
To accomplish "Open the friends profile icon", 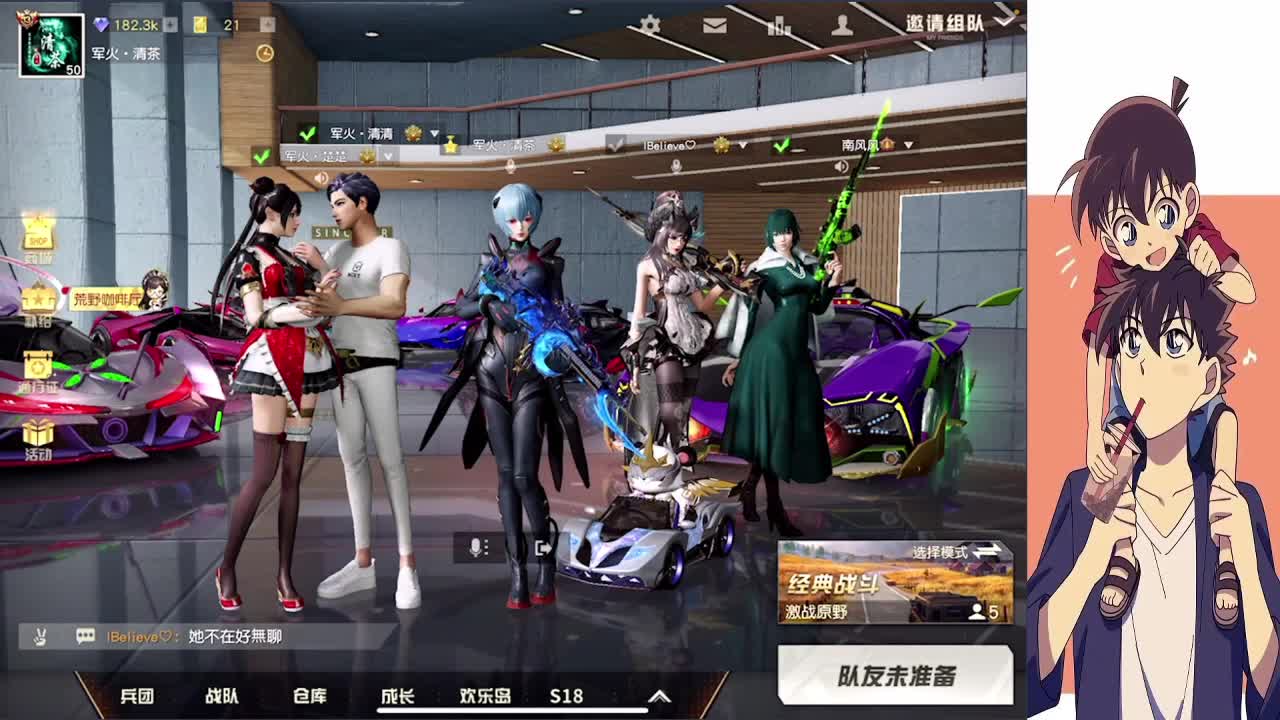I will coord(843,22).
